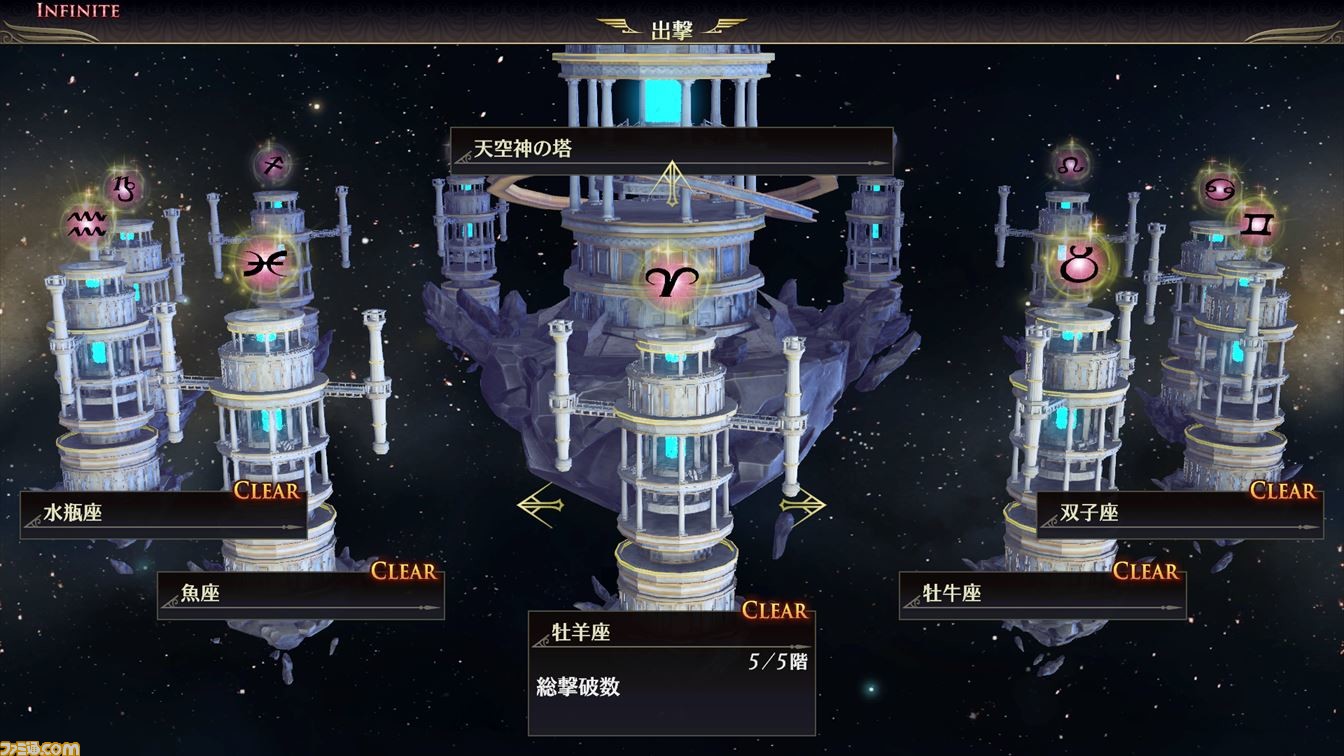Click the golden left navigation arrow

[540, 503]
